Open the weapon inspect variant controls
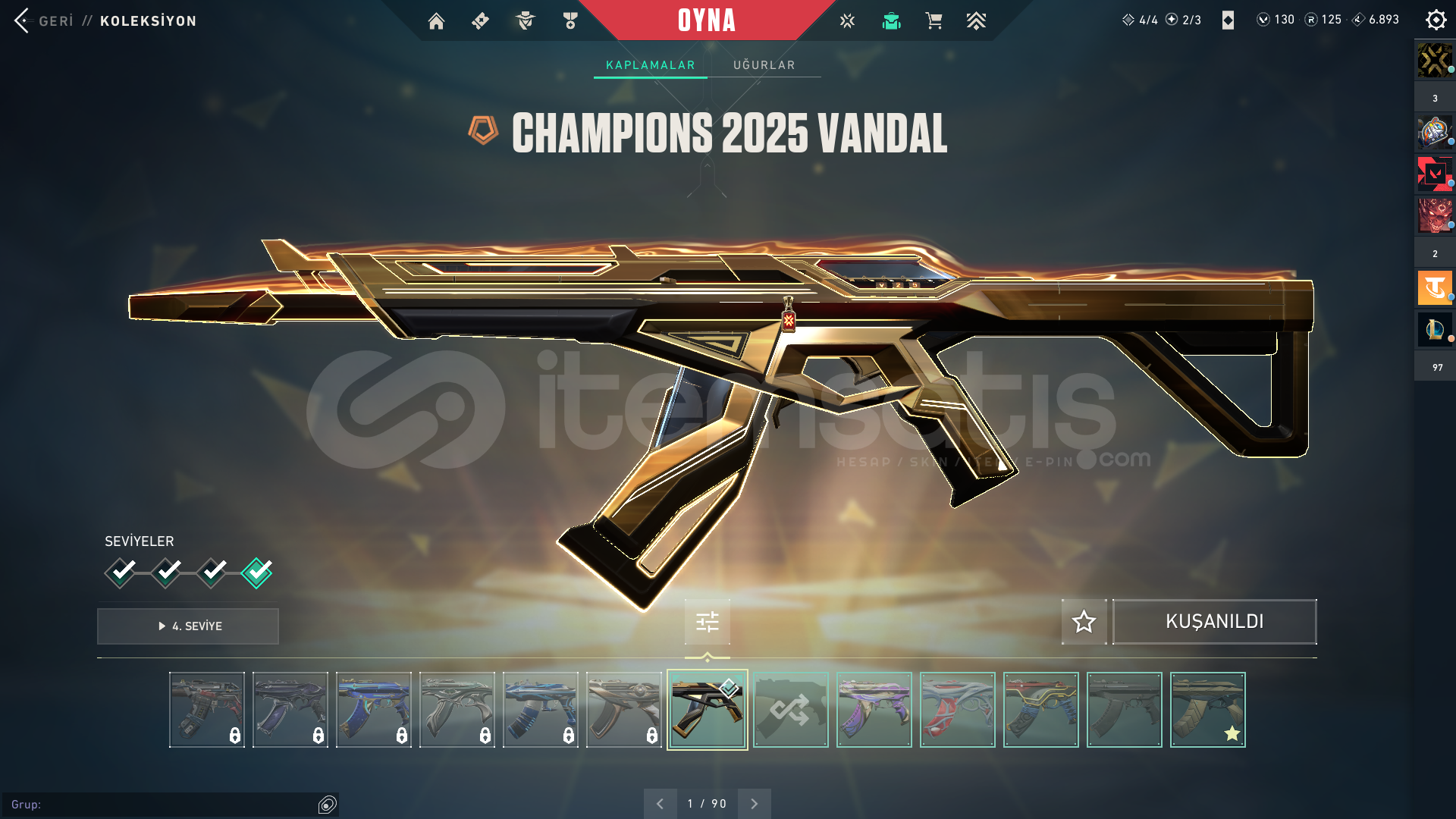This screenshot has height=819, width=1456. click(x=706, y=622)
